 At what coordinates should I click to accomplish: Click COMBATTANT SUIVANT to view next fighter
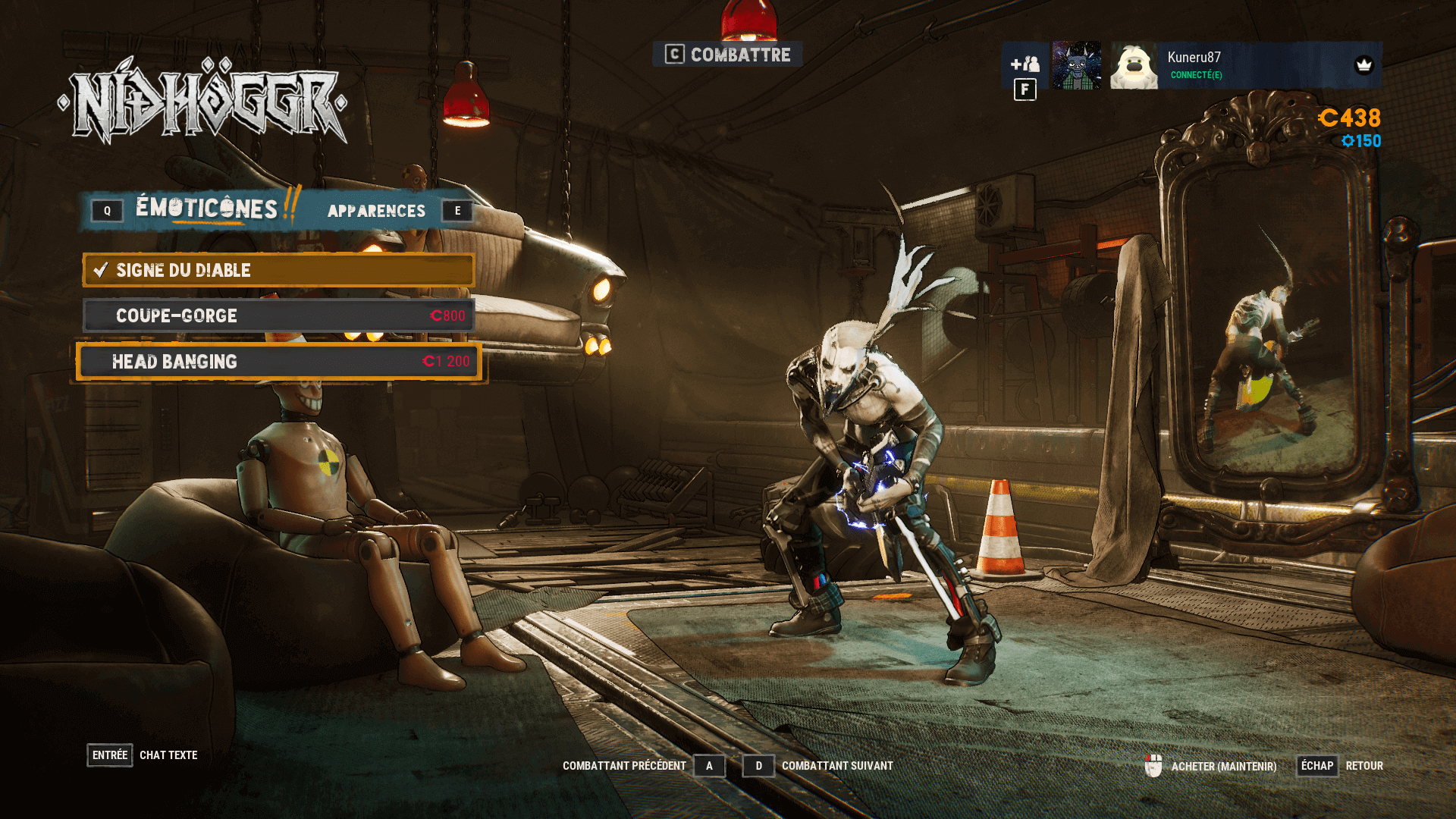click(x=838, y=766)
